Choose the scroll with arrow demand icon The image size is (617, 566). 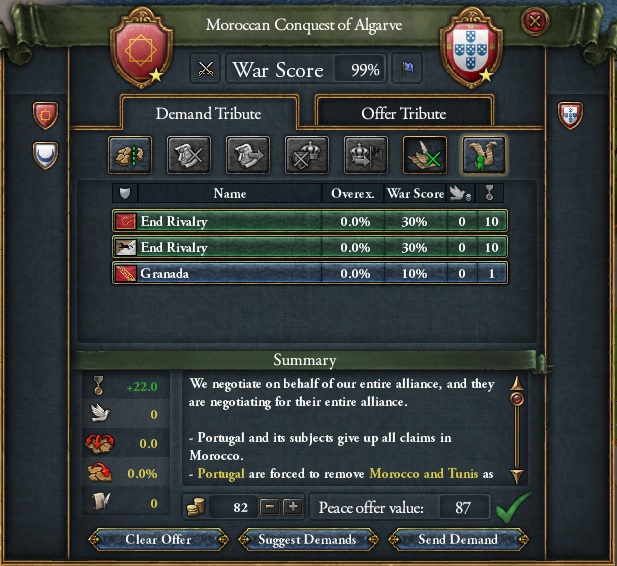point(246,155)
